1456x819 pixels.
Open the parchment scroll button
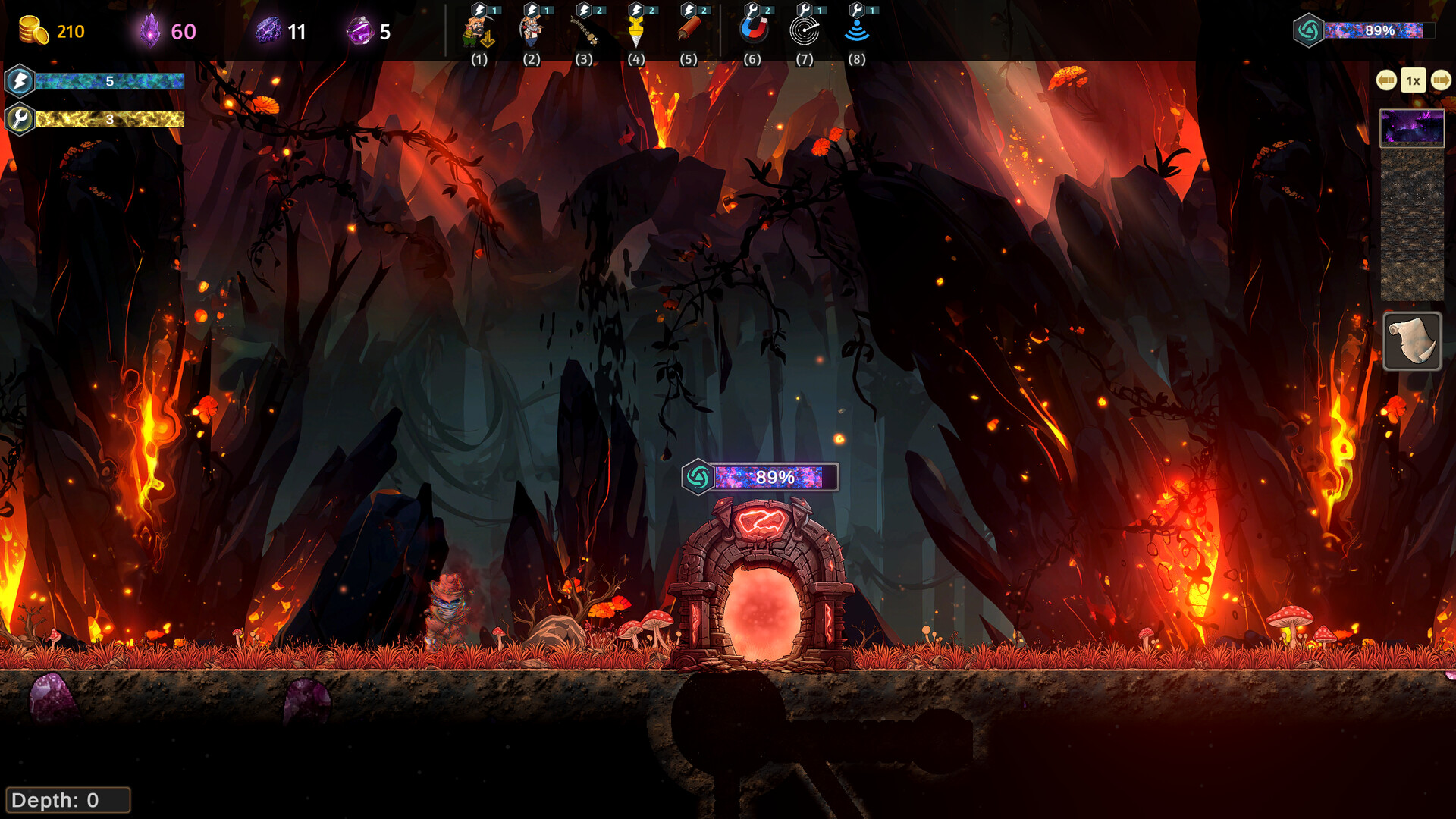(1412, 341)
